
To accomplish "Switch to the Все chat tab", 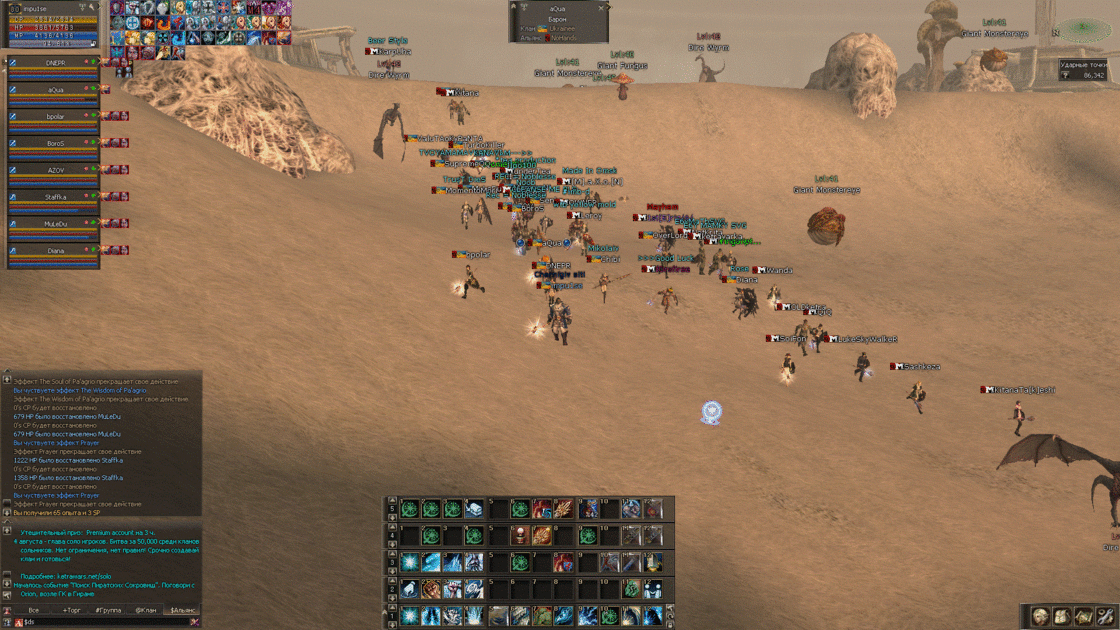I will (x=34, y=610).
